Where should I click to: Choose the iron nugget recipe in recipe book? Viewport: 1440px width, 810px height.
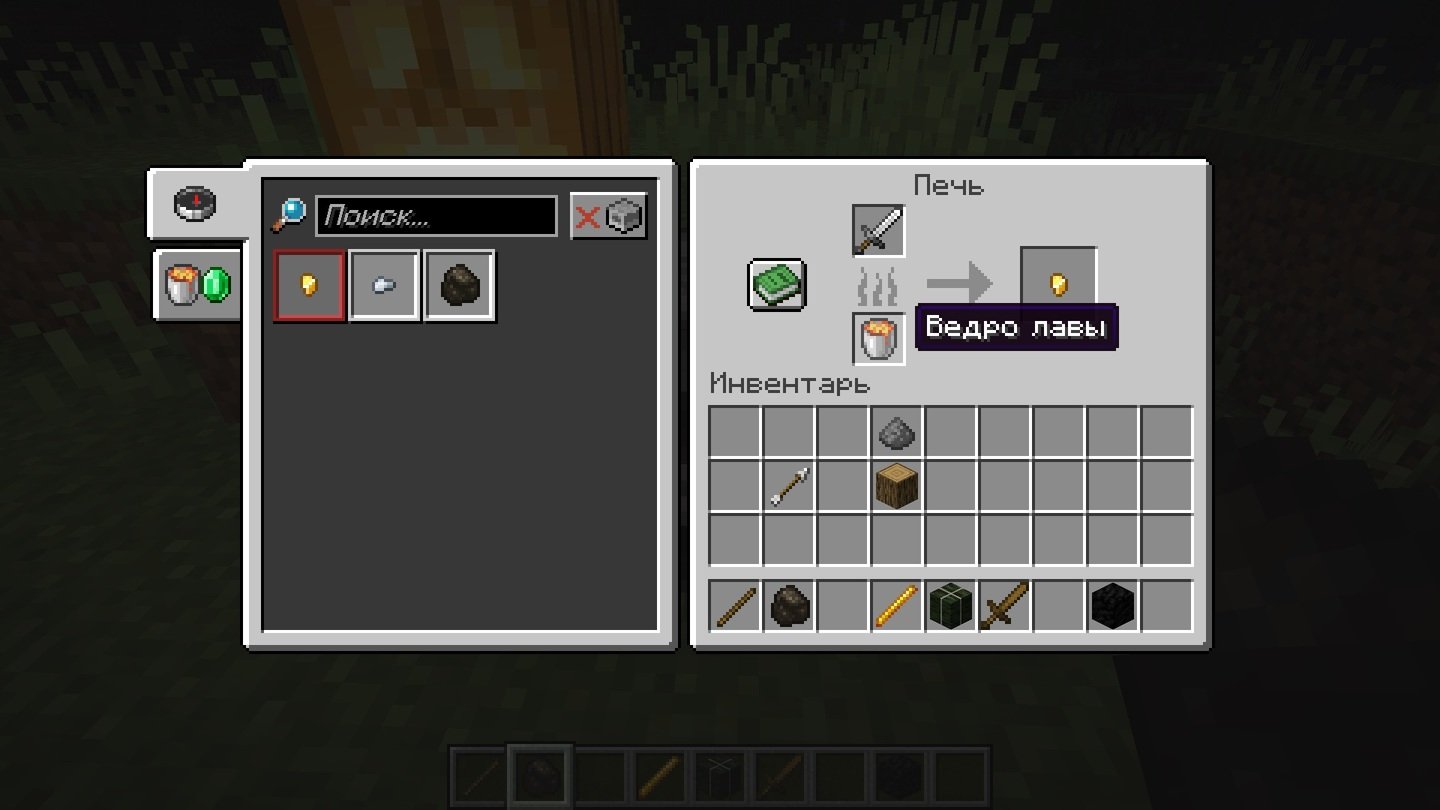(384, 286)
